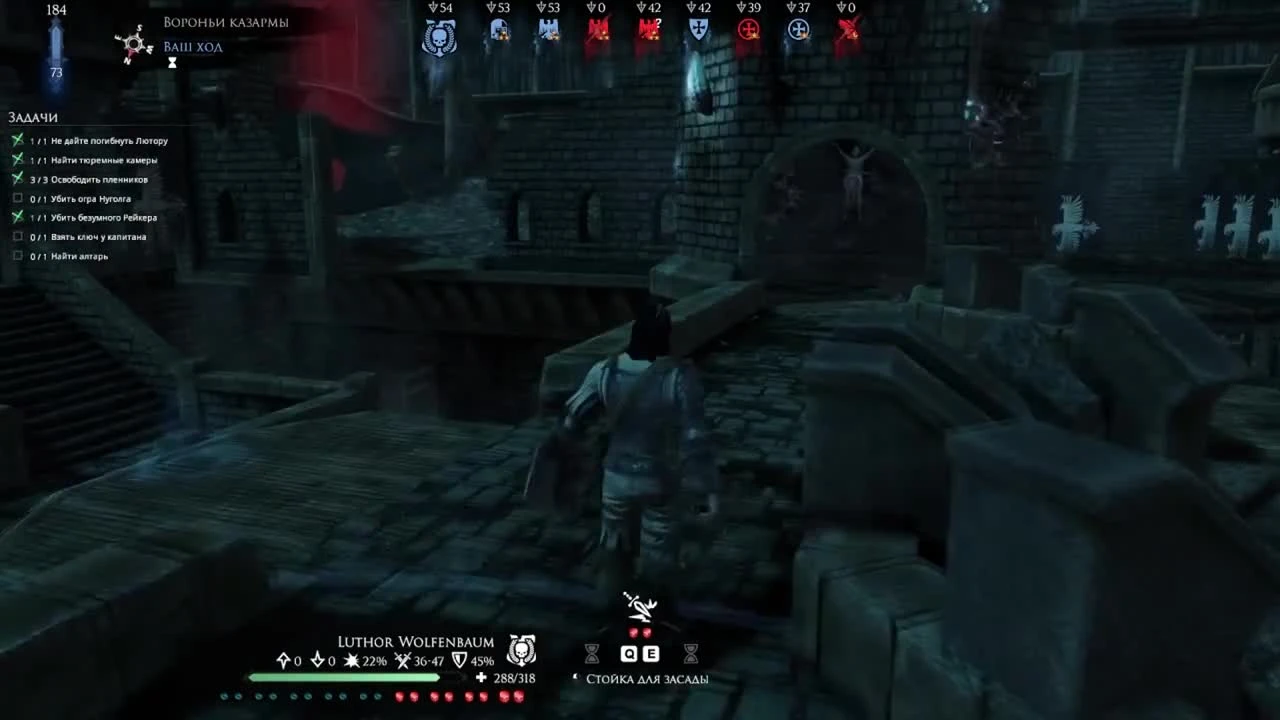This screenshot has width=1280, height=720.
Task: Click the eagle emblem unit icon
Action: (548, 30)
